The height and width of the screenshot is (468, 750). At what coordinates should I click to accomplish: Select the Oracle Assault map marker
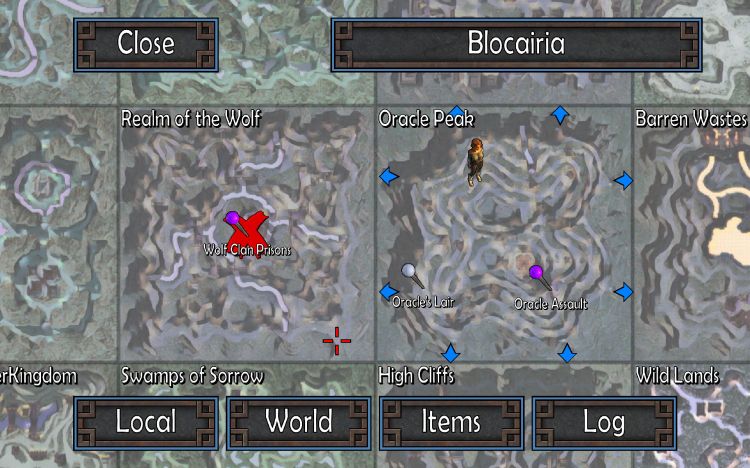click(536, 273)
